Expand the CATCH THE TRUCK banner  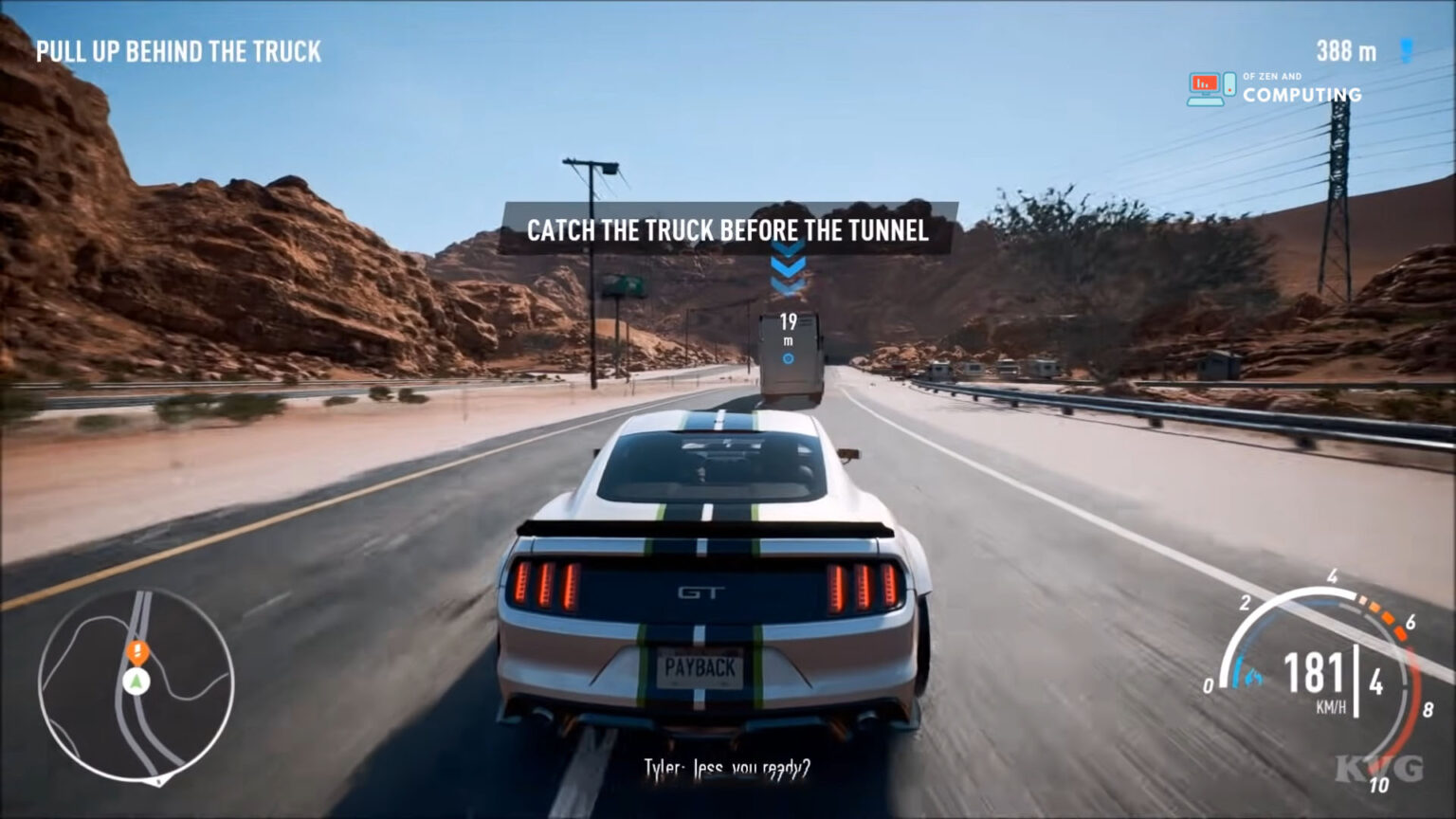coord(730,228)
